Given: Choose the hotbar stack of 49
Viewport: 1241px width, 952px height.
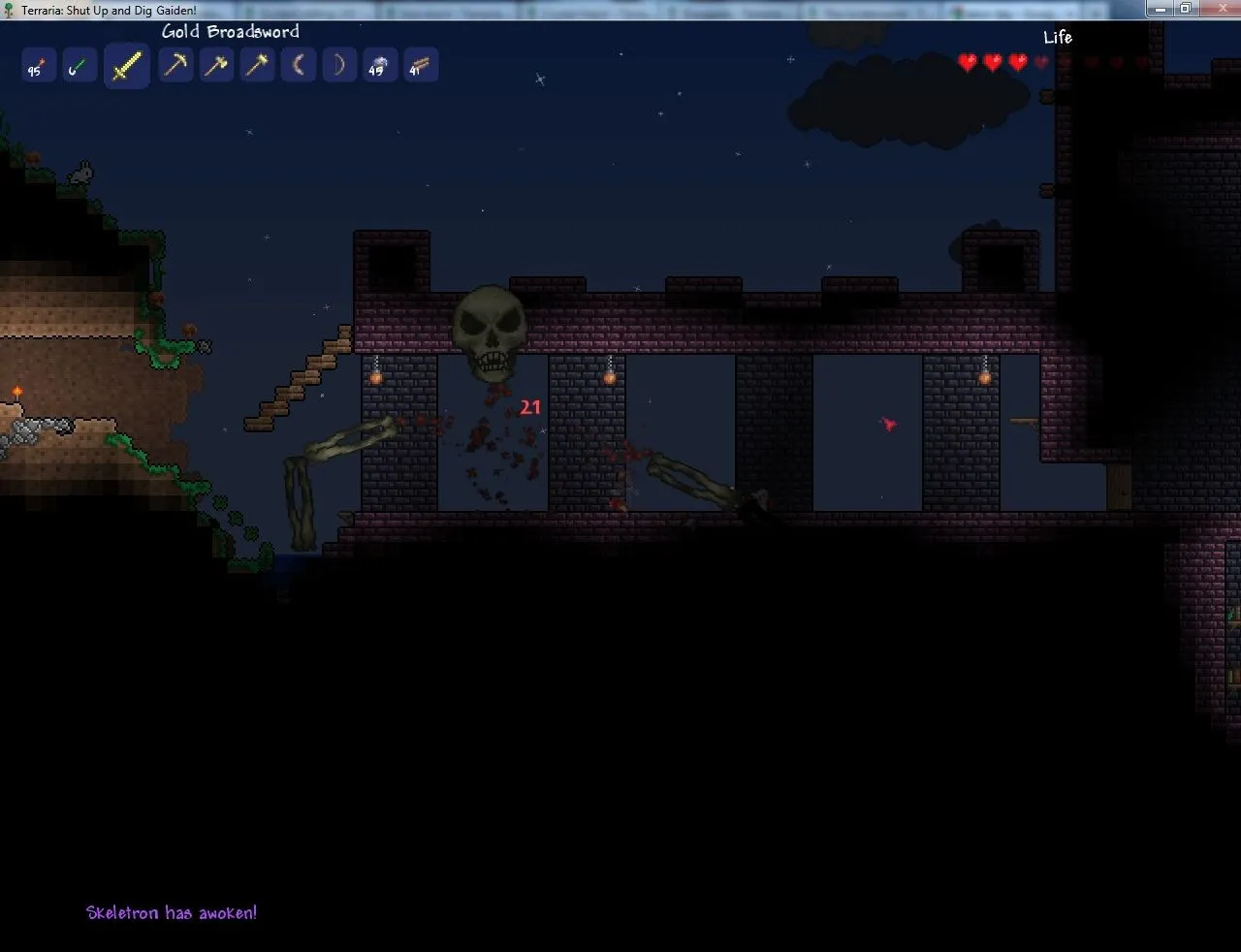Looking at the screenshot, I should pyautogui.click(x=379, y=66).
